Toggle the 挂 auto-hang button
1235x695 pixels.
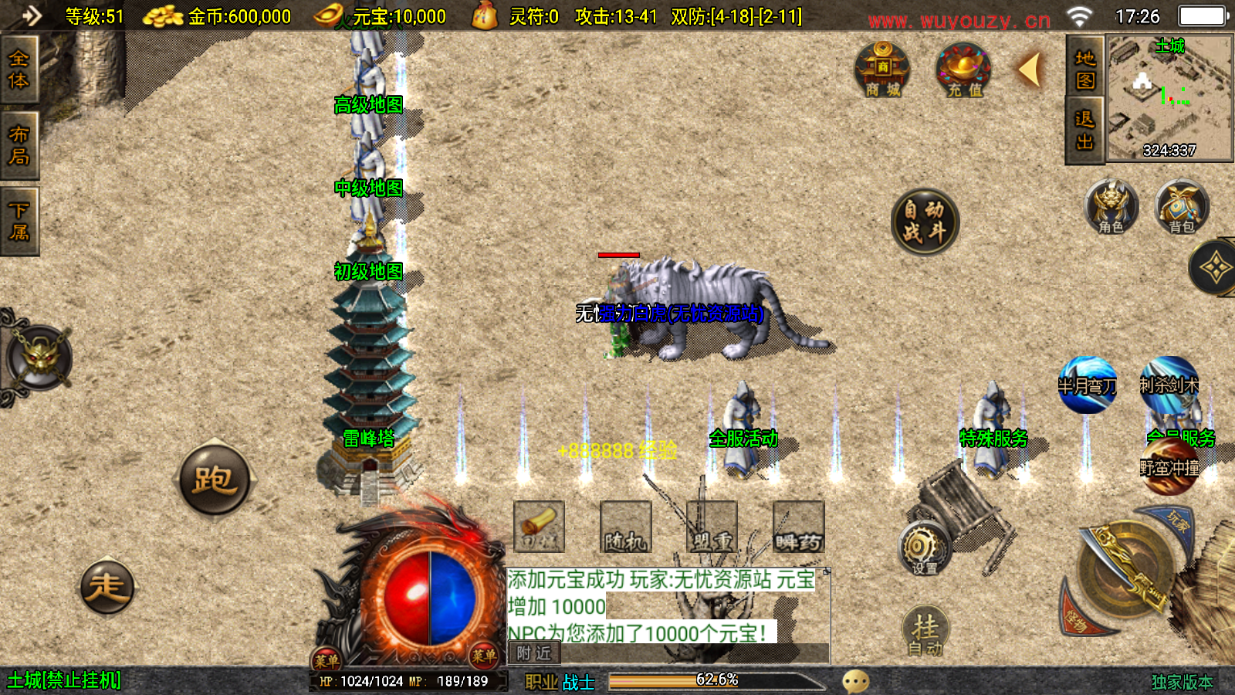tap(926, 631)
